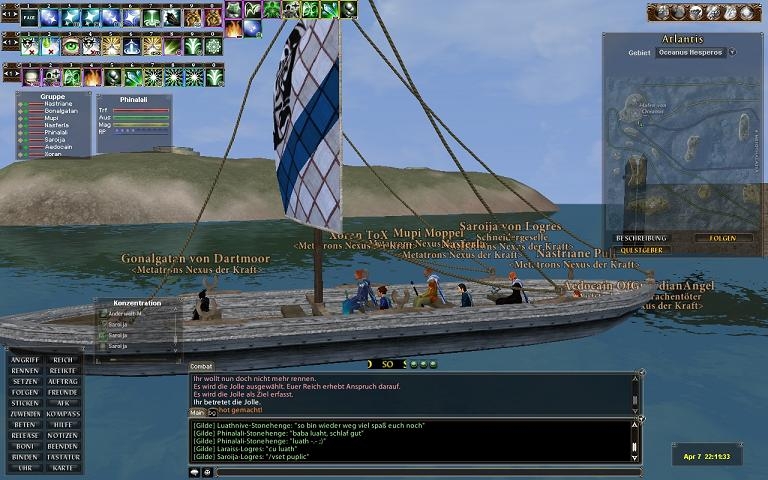Show the KOMPASS compass
Image resolution: width=768 pixels, height=480 pixels.
click(x=62, y=414)
